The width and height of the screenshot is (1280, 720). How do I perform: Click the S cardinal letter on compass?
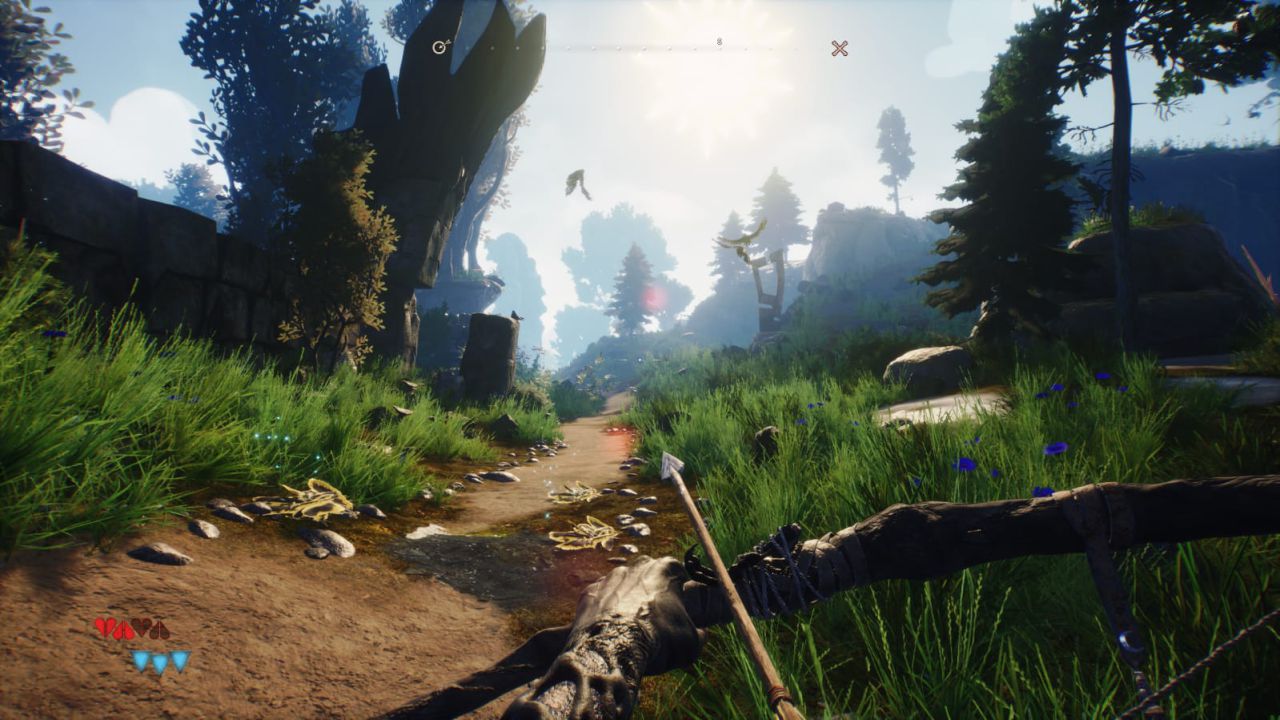click(719, 42)
